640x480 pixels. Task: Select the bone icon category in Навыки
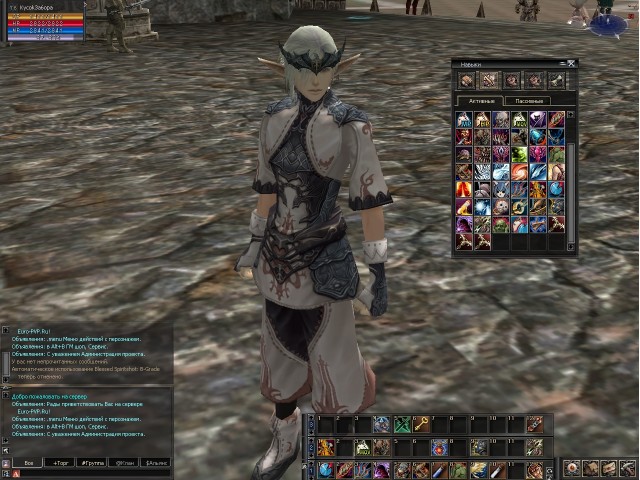(556, 80)
